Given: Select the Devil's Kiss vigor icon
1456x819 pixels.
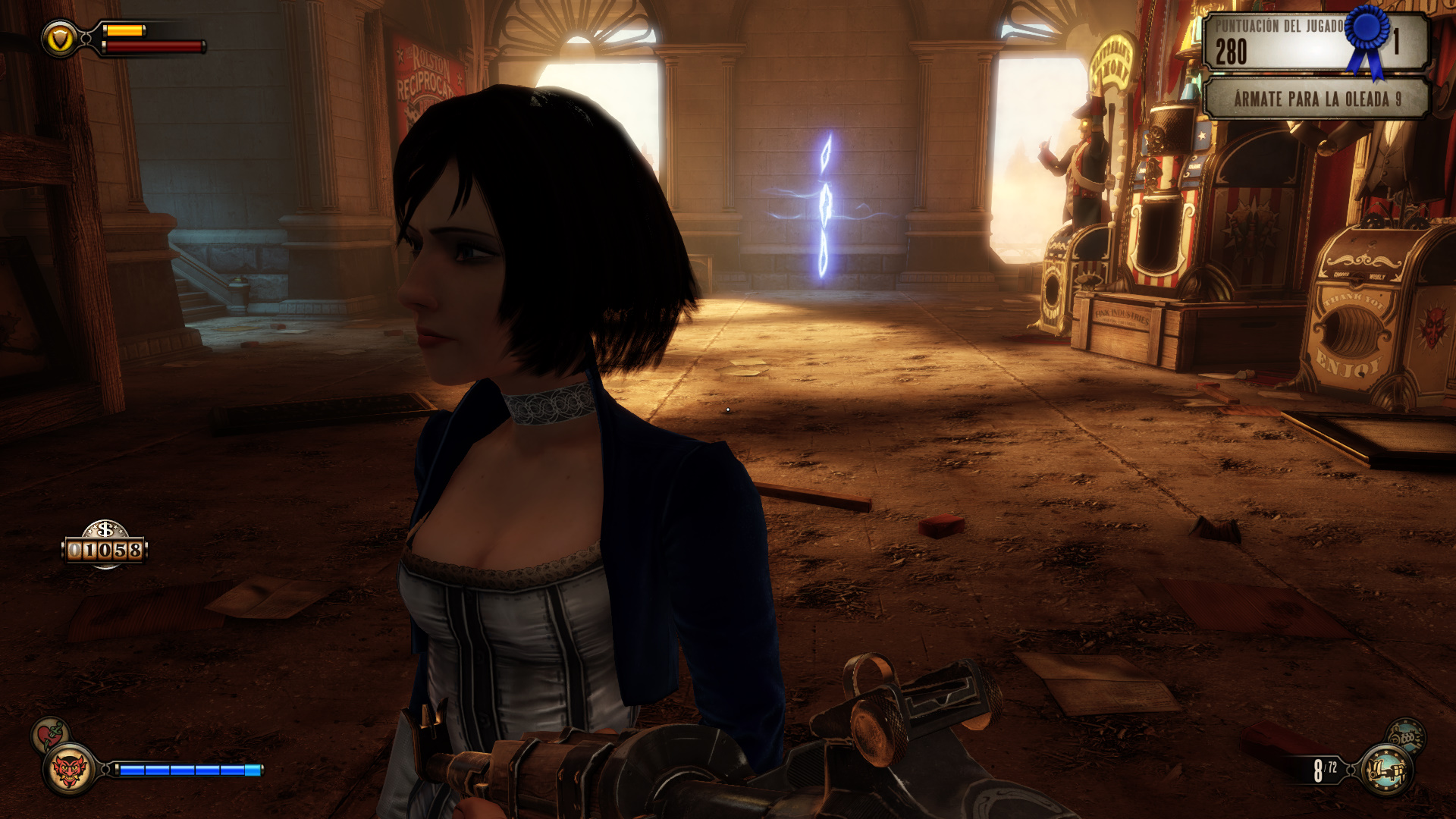Looking at the screenshot, I should coord(69,770).
